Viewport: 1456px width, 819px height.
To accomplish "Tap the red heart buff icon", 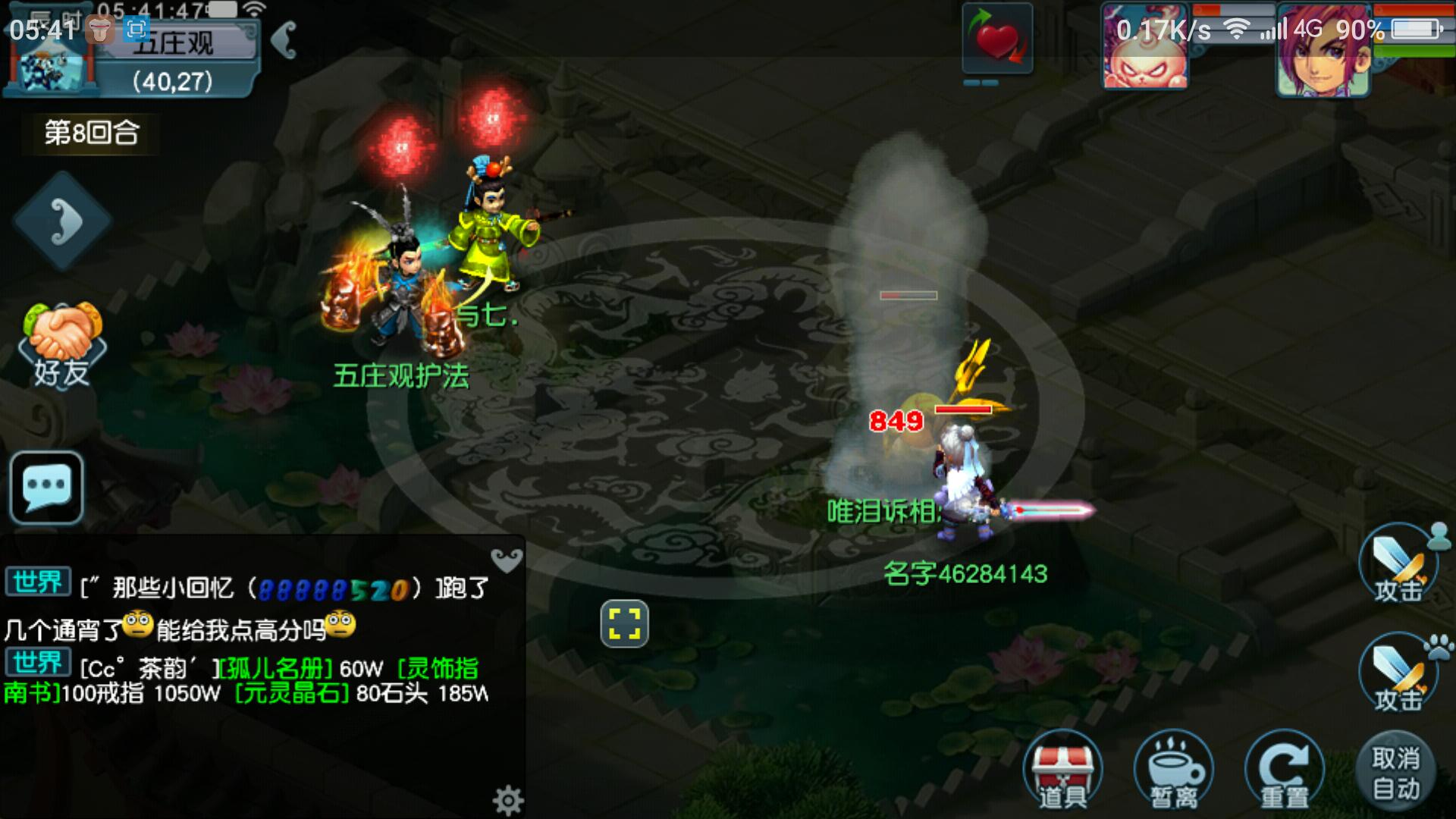I will click(x=997, y=39).
